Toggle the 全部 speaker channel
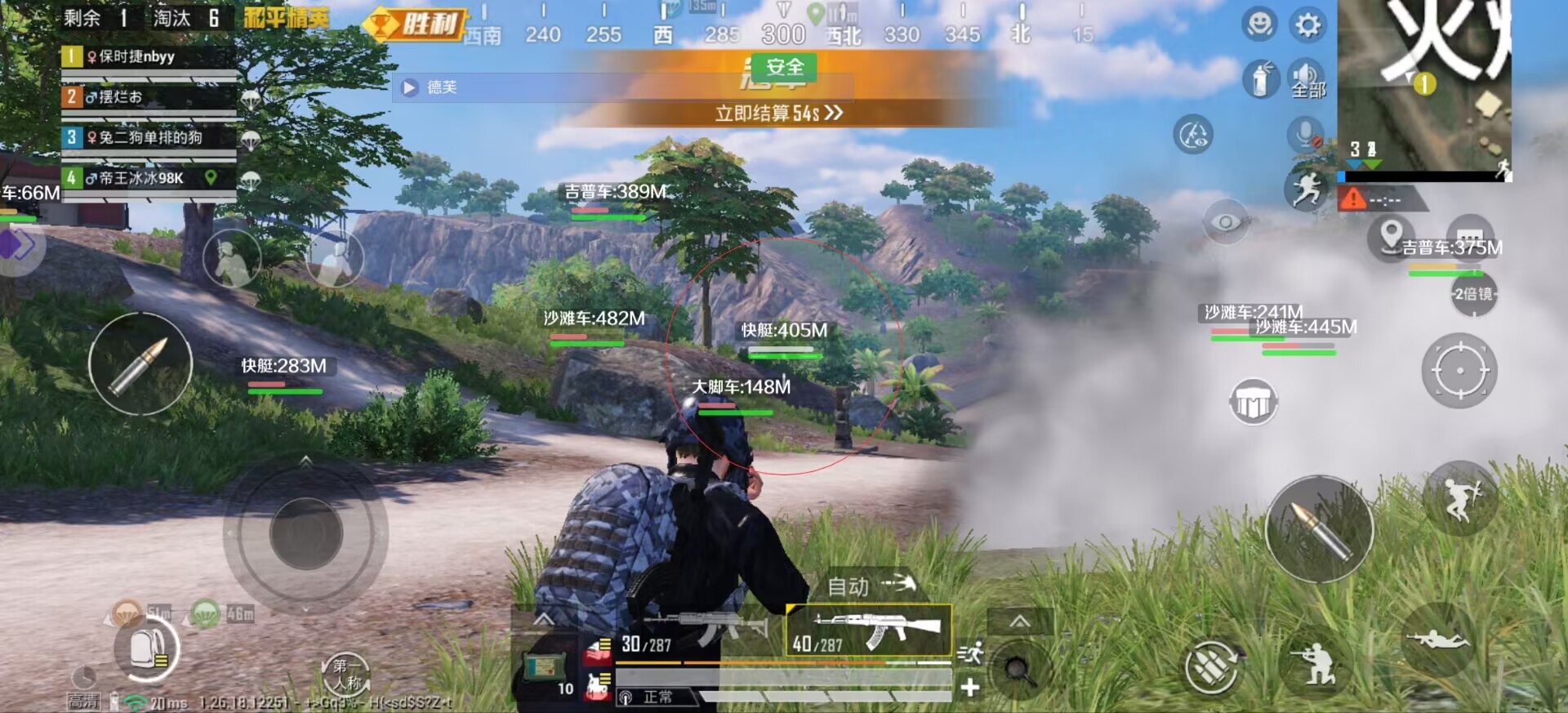 pos(1307,80)
